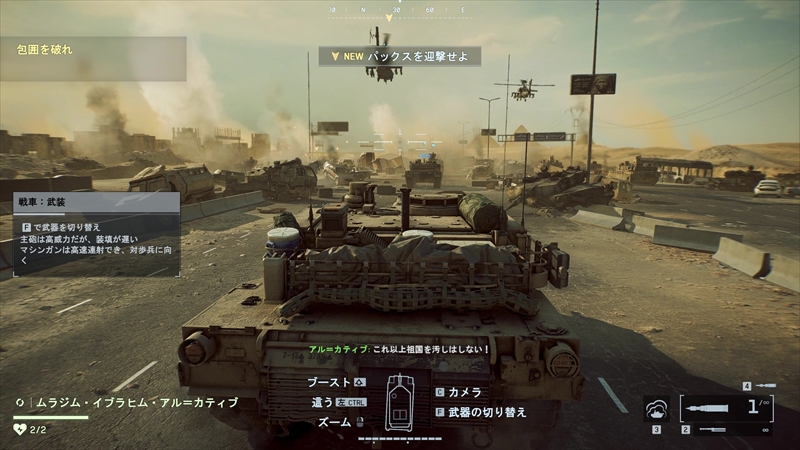The image size is (800, 450).
Task: Click the compass heading bar
Action: 399,10
